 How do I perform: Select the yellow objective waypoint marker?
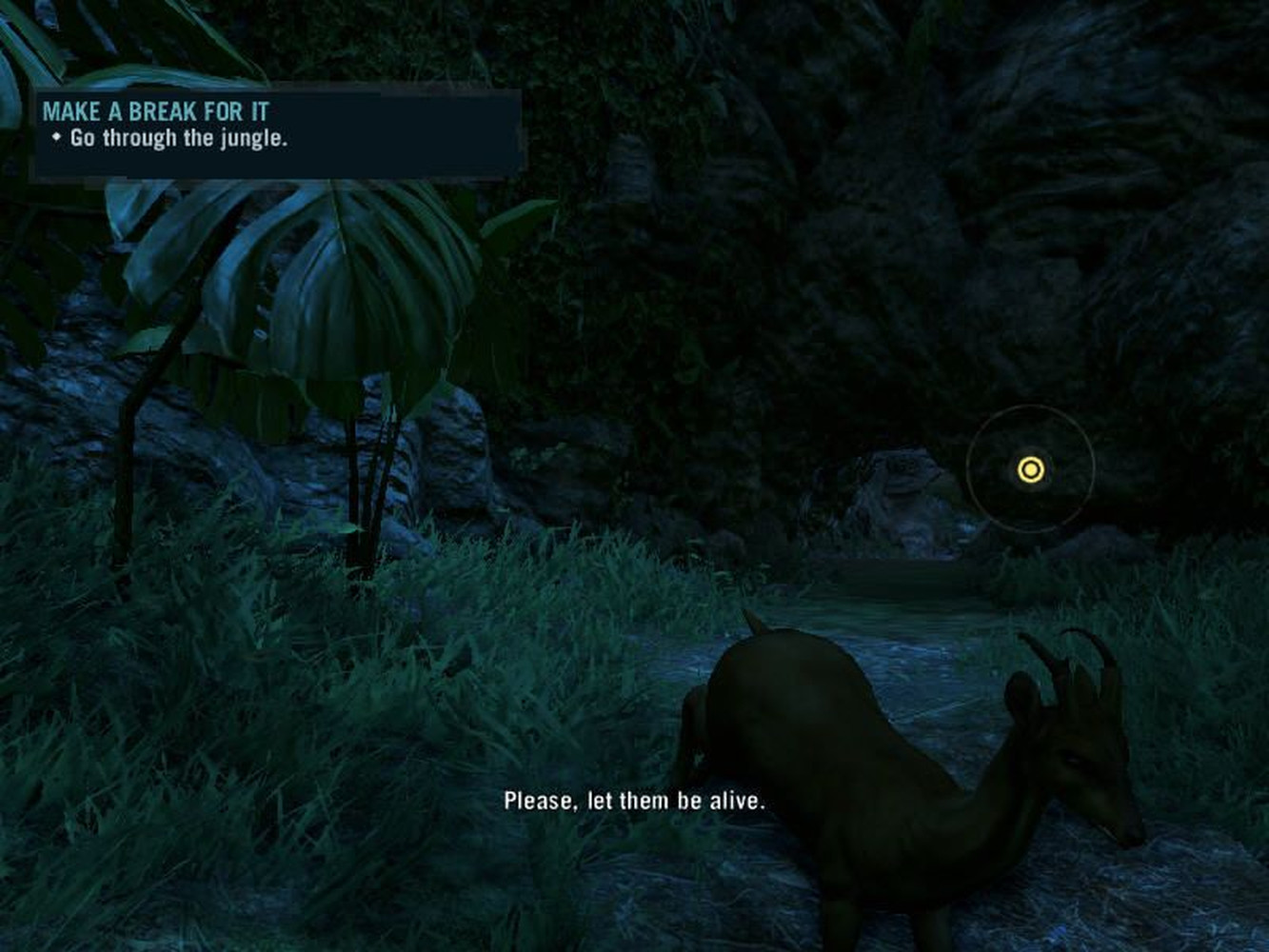[1030, 469]
